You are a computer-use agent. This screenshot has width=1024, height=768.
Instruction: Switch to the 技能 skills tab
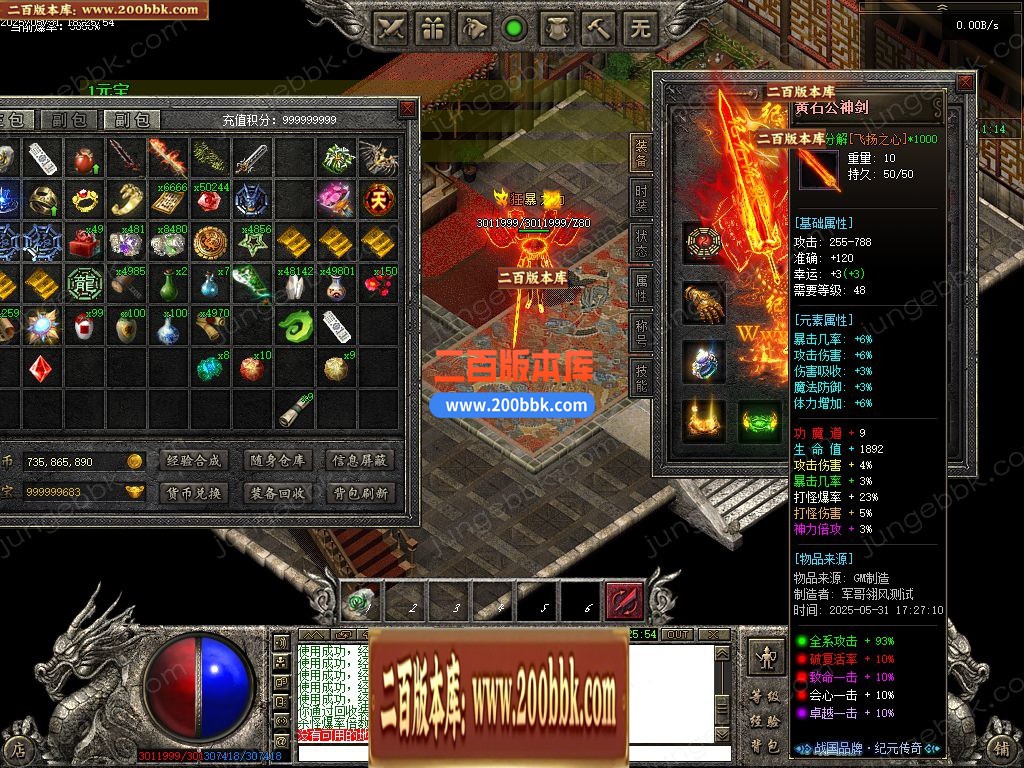click(x=641, y=377)
